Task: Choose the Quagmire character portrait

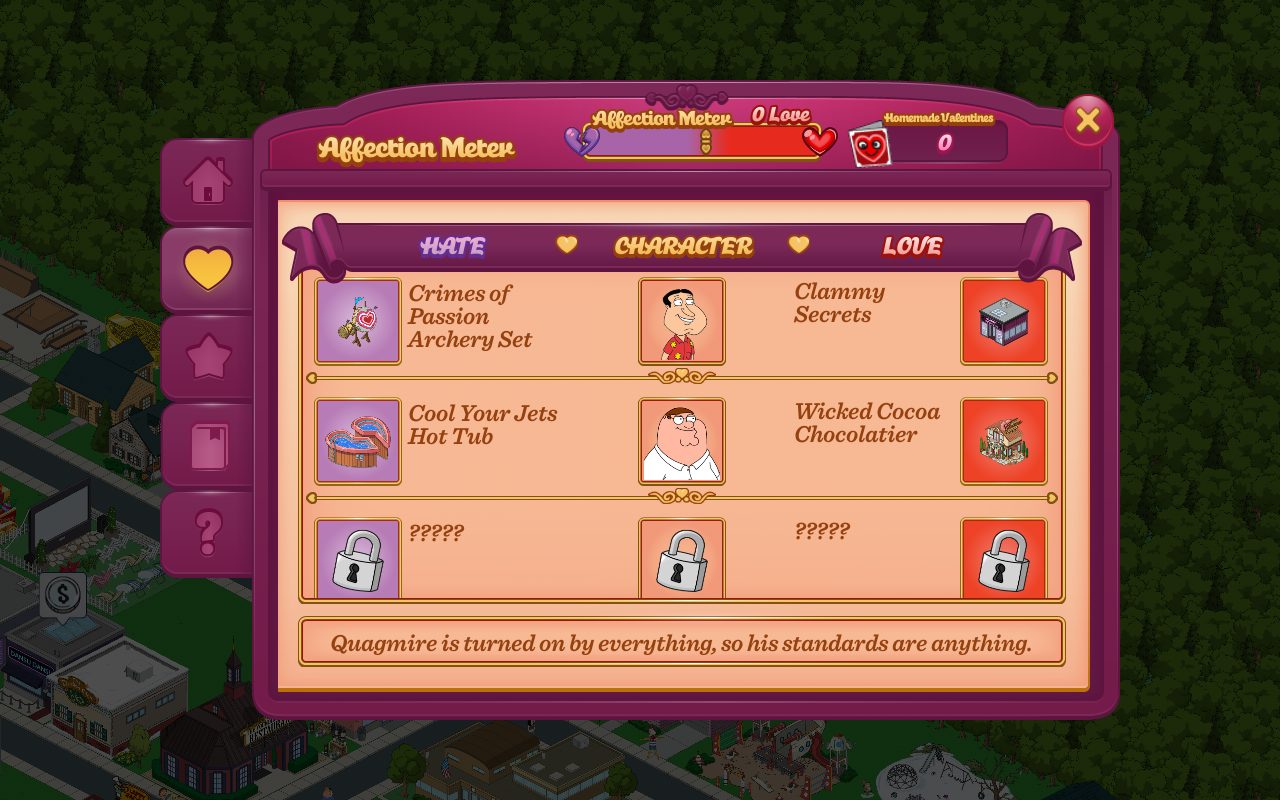Action: pos(682,321)
